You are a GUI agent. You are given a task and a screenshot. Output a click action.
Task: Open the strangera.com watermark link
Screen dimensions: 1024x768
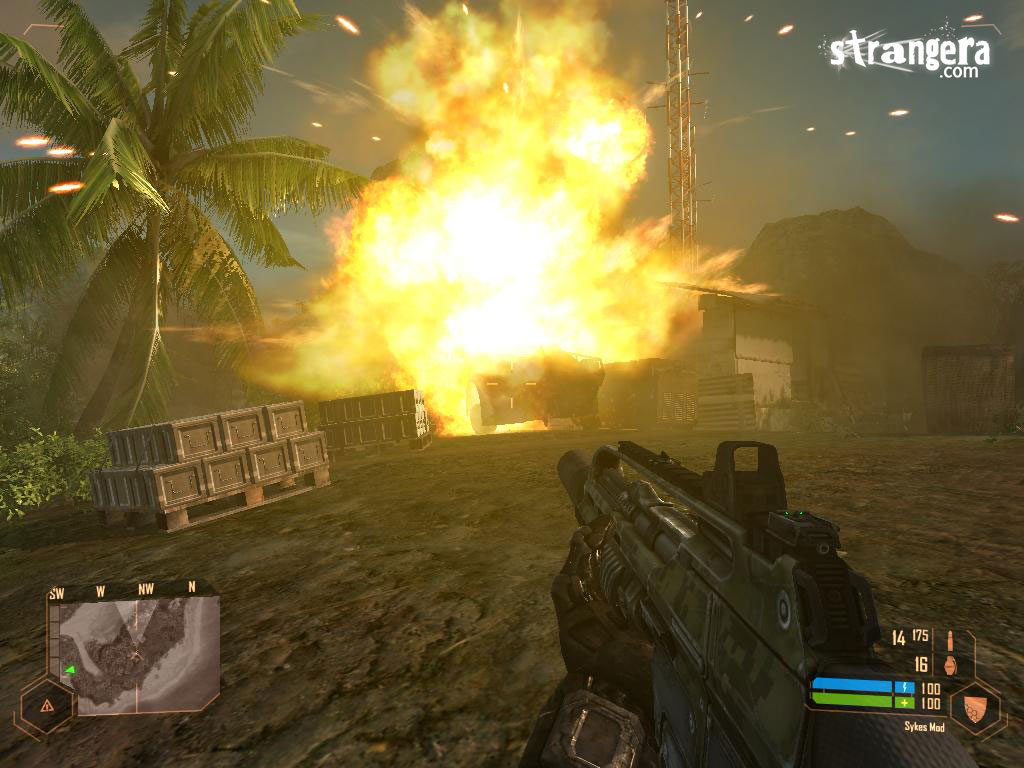click(908, 52)
